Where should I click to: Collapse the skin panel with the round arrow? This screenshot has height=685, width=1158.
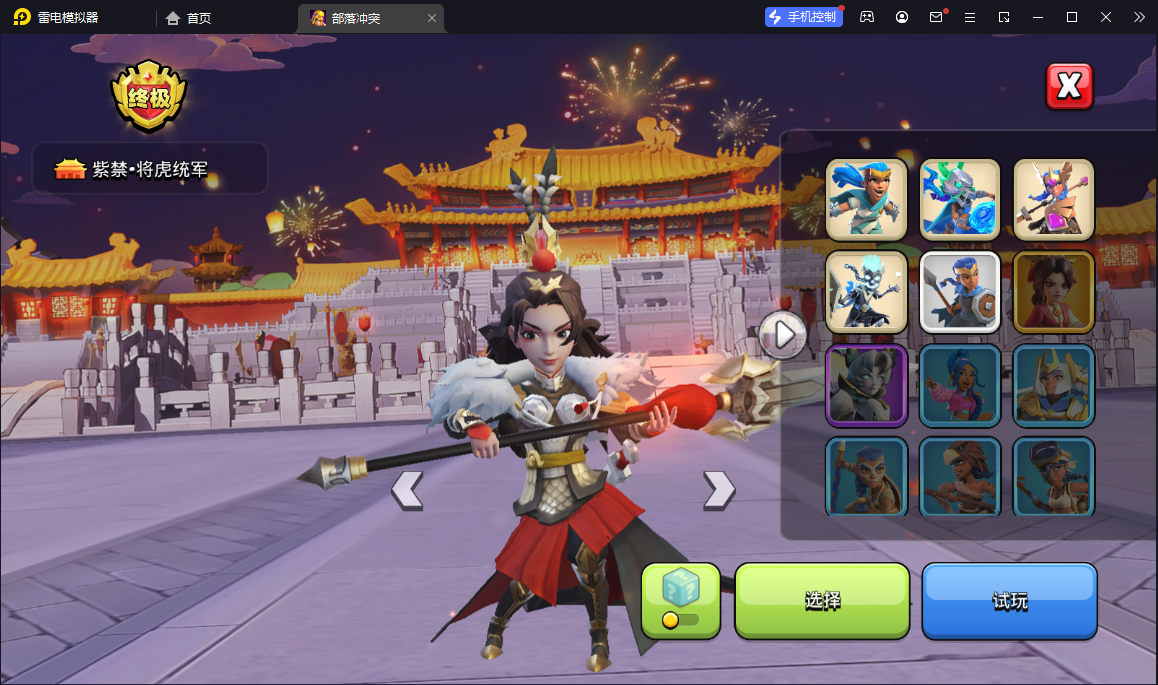pyautogui.click(x=782, y=335)
